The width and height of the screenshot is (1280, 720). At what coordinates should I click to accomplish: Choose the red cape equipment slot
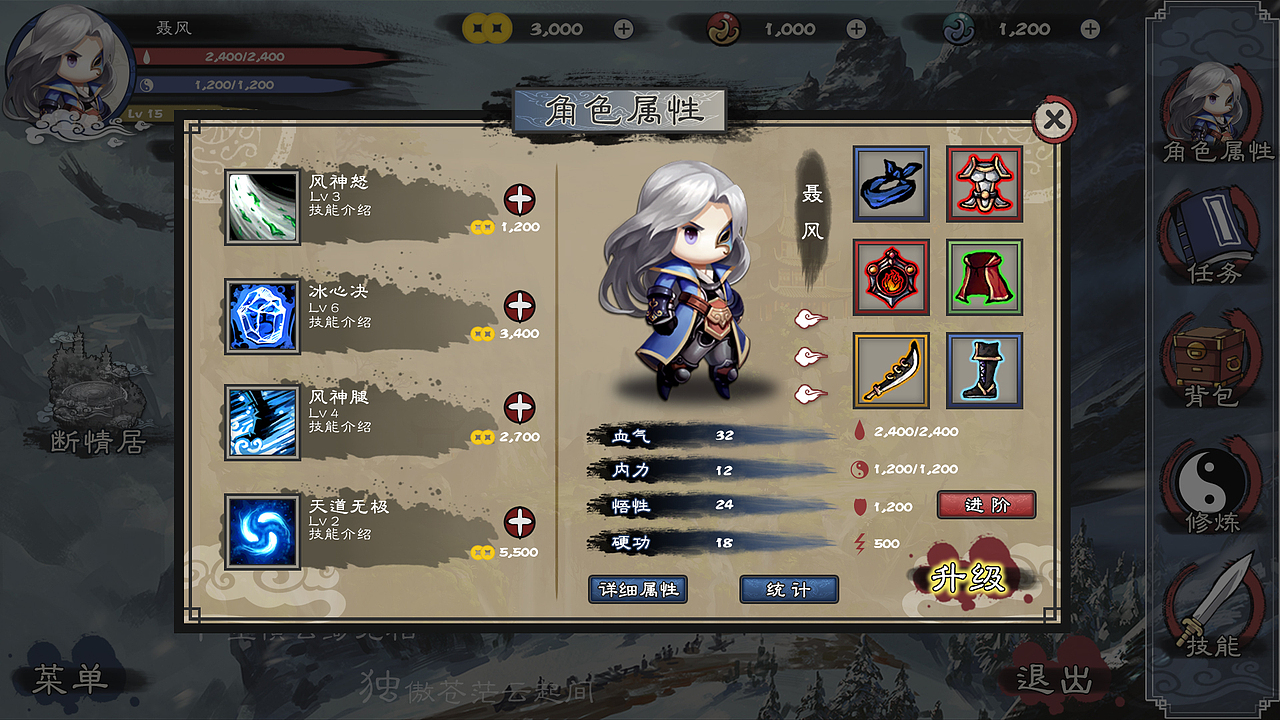click(x=984, y=277)
